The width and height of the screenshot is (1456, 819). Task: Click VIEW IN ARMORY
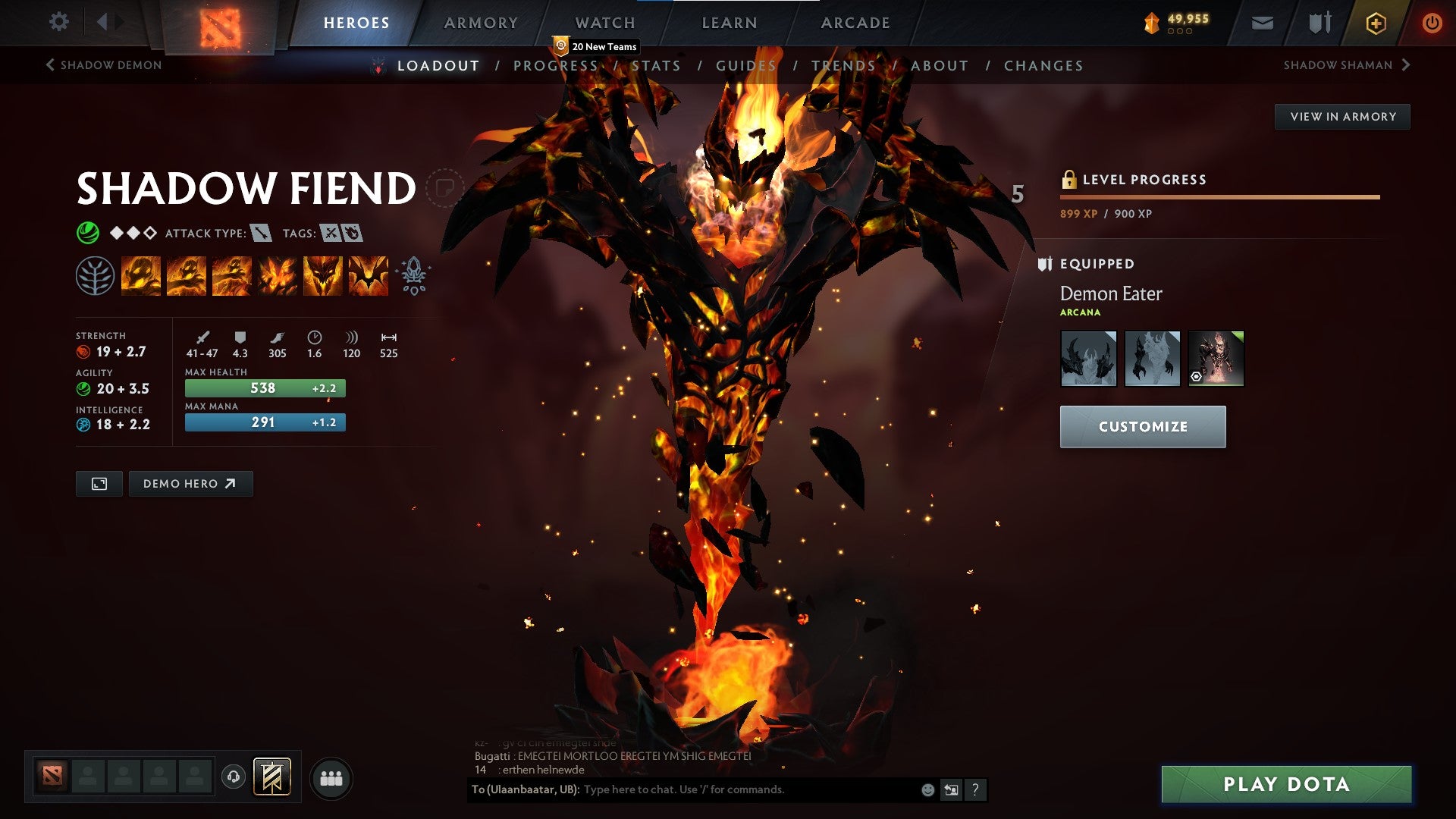[1342, 117]
